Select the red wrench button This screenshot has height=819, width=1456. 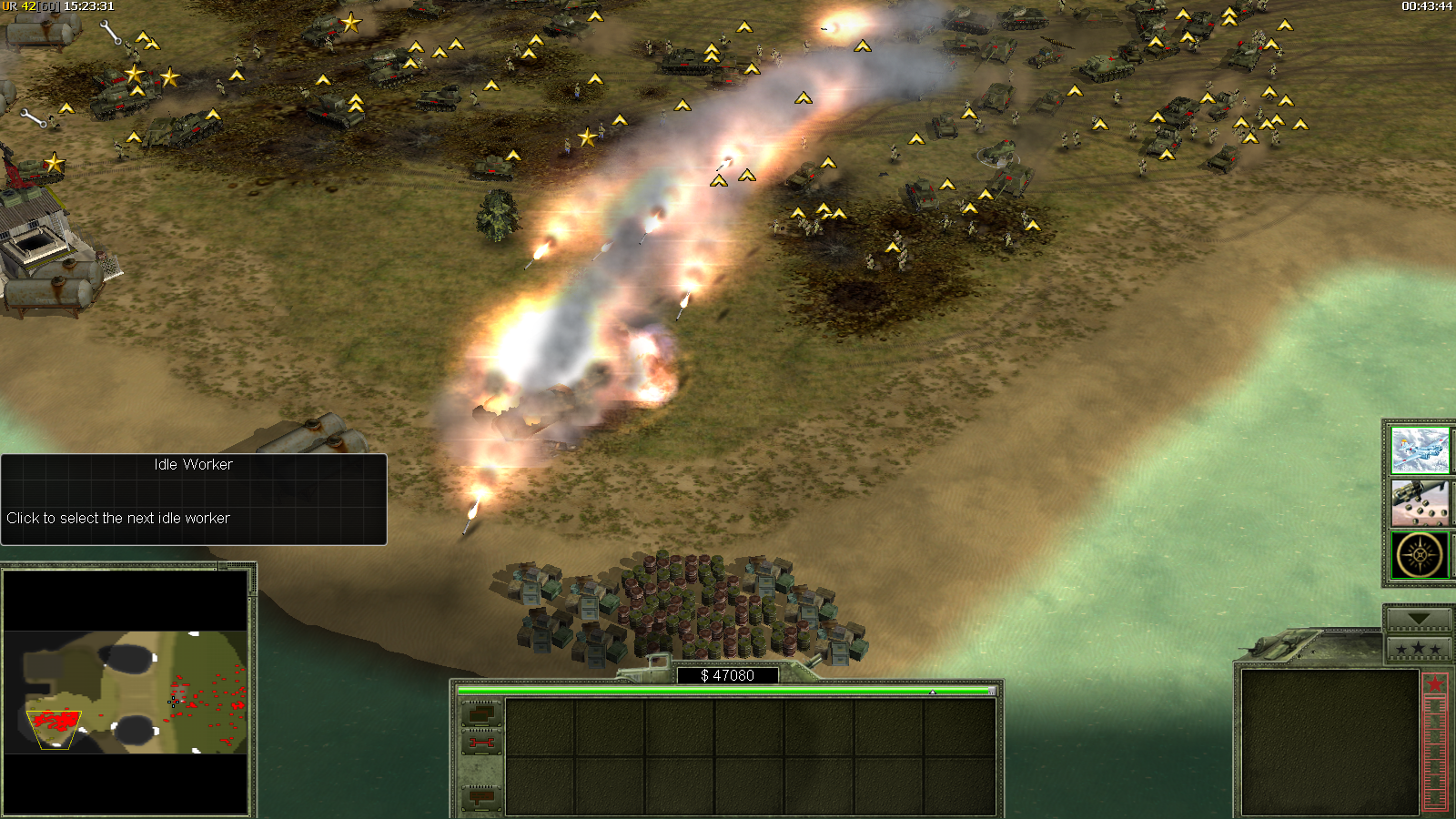tap(481, 744)
